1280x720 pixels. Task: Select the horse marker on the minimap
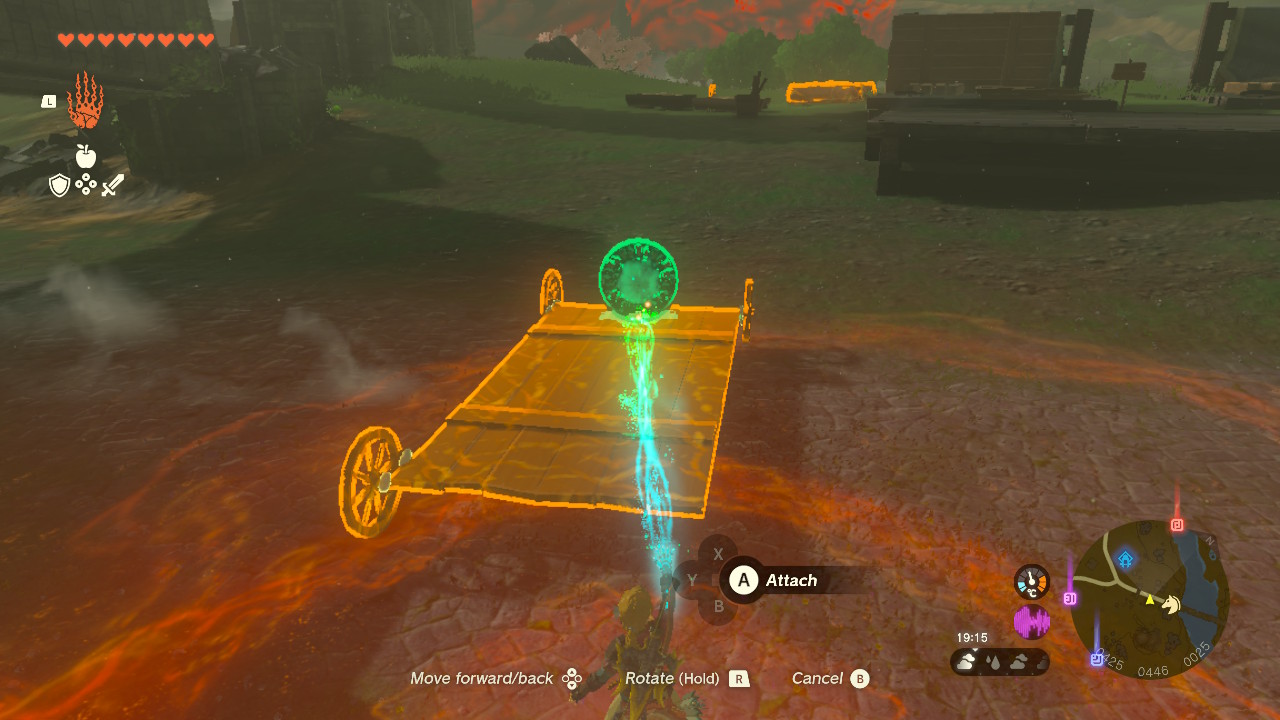click(x=1170, y=606)
